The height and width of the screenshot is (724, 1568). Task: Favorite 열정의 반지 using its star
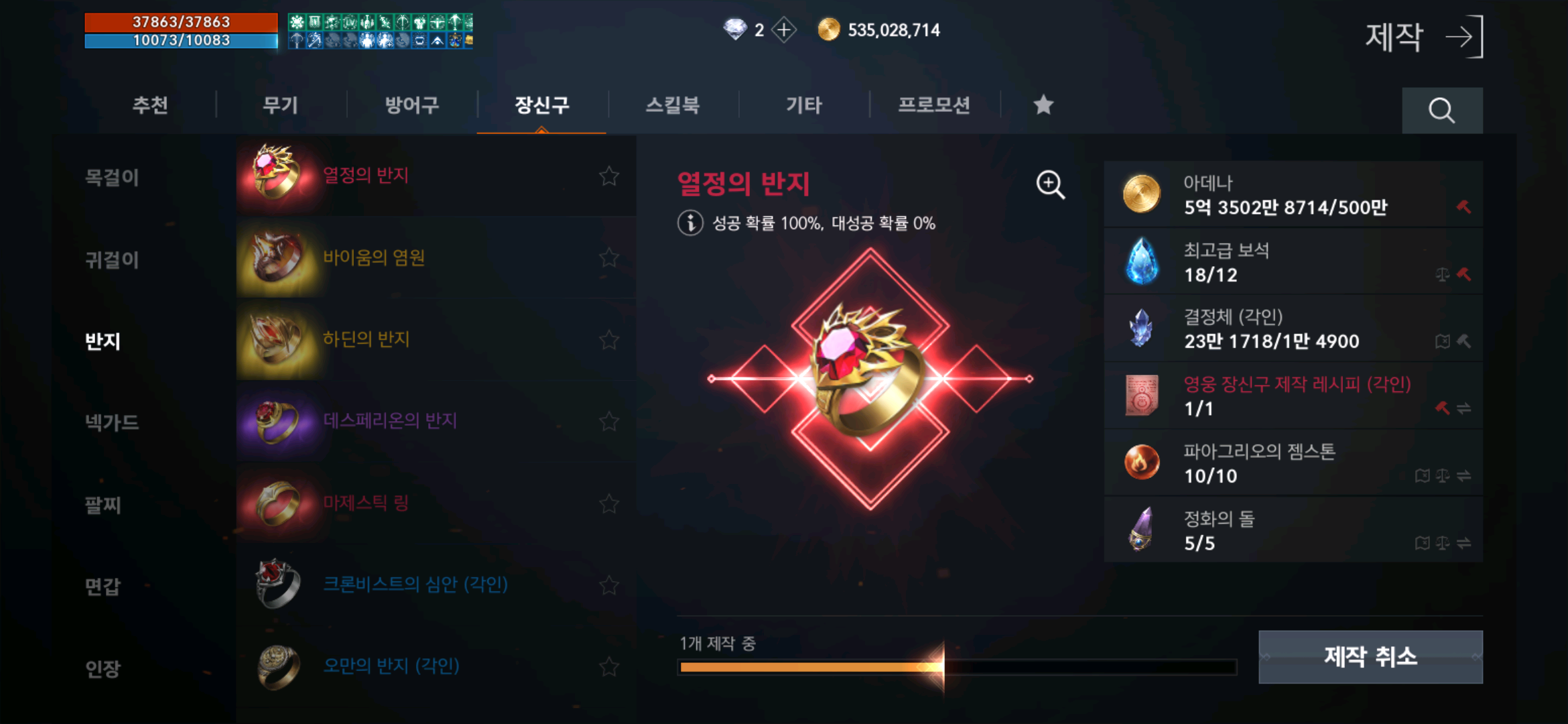pyautogui.click(x=608, y=176)
